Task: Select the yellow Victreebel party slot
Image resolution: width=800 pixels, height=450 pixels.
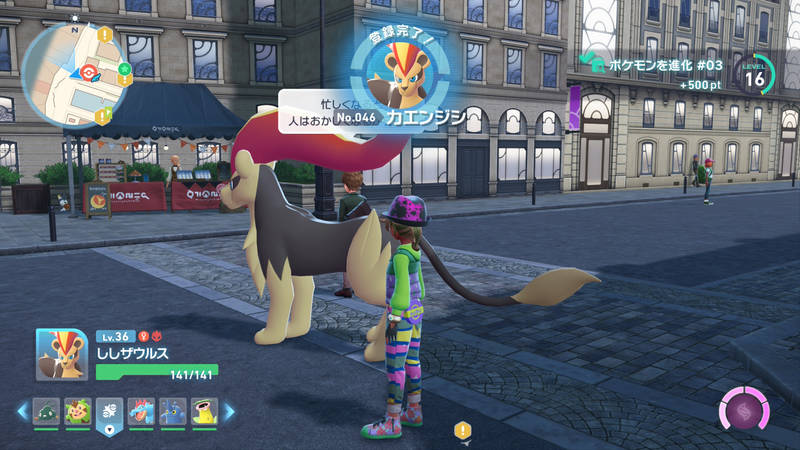Action: coord(205,410)
